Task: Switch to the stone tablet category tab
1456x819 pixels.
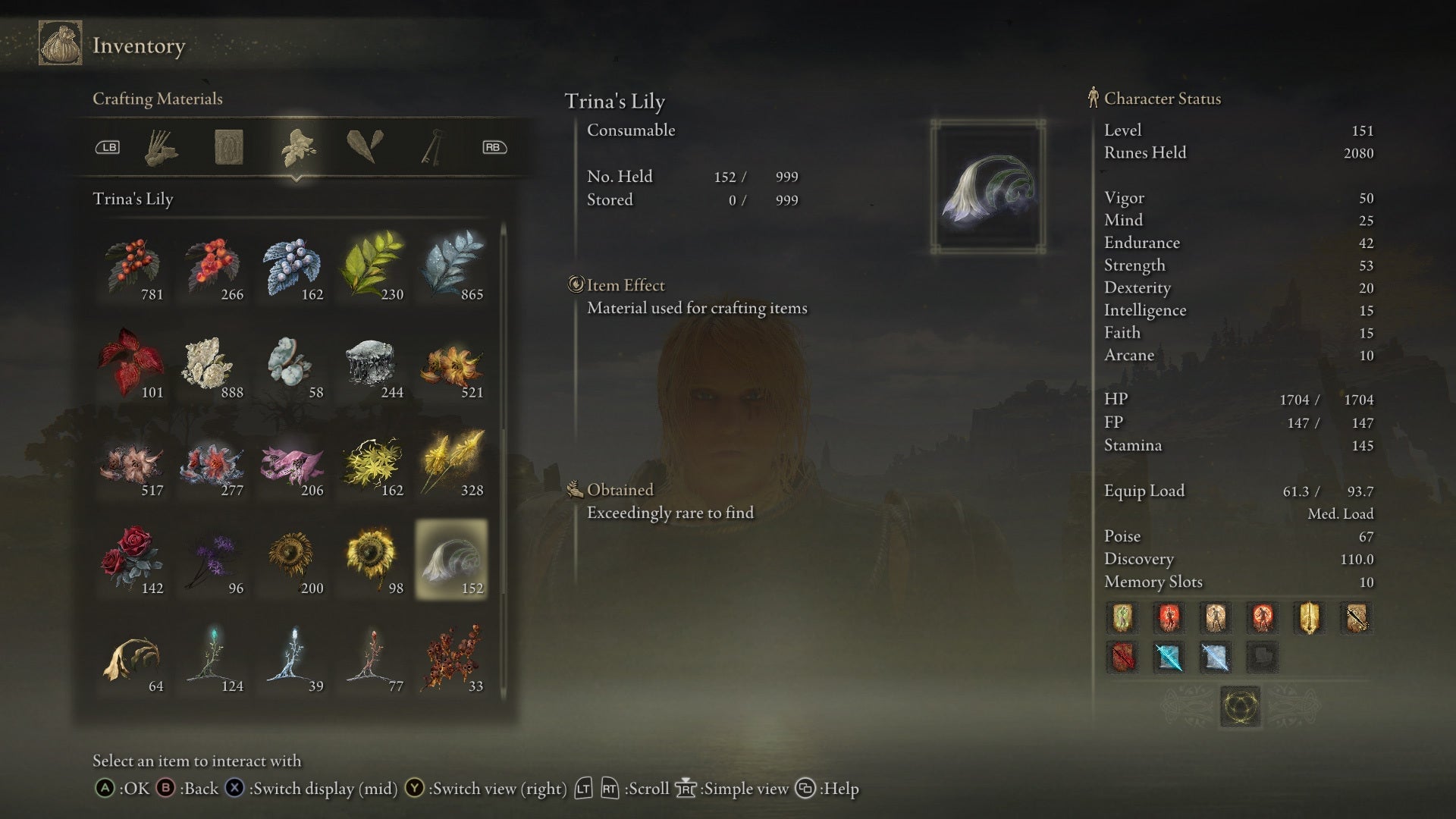Action: point(228,147)
